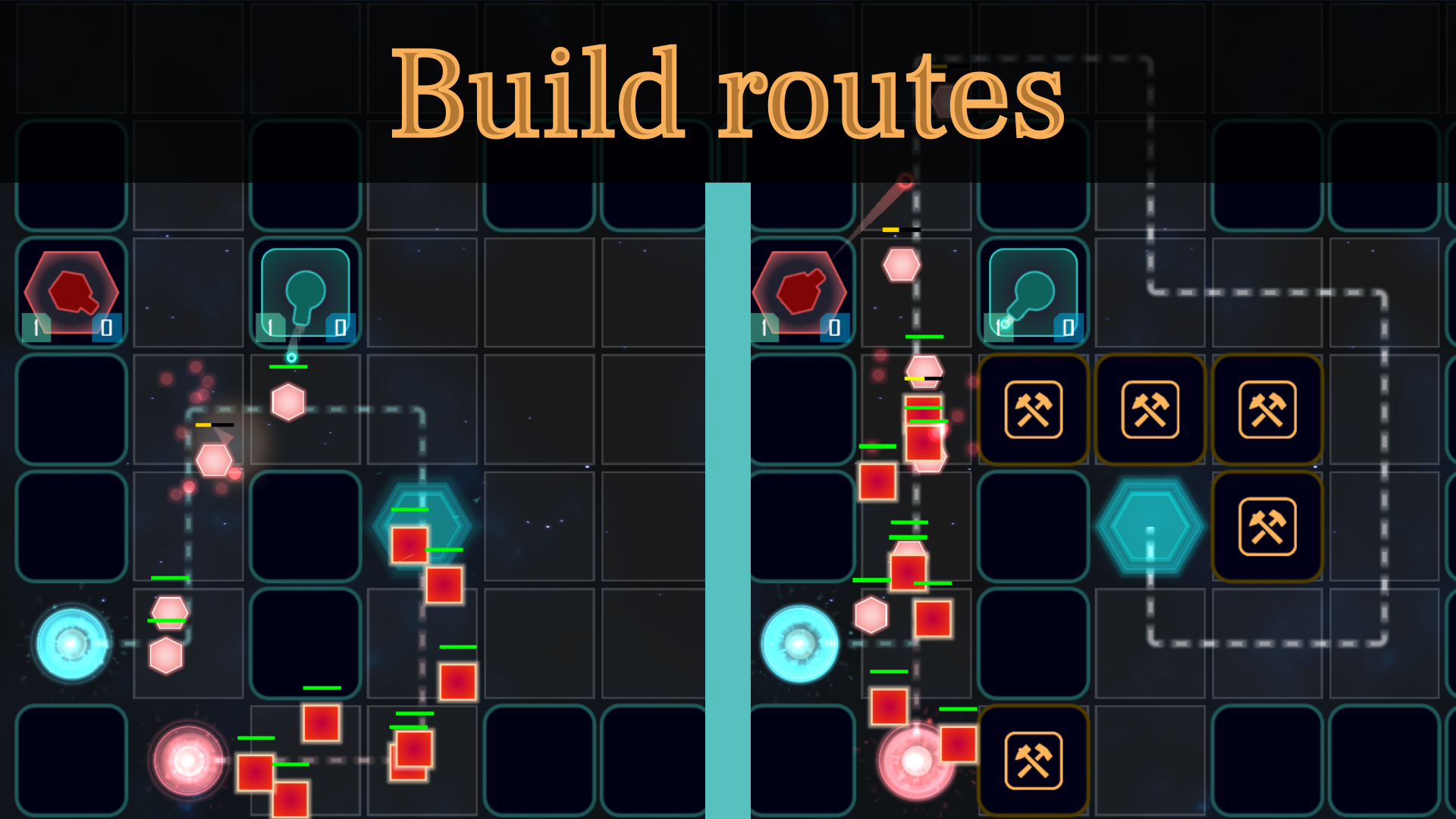Select the teal turret tool icon on the right board
The height and width of the screenshot is (819, 1456).
[x=1032, y=292]
